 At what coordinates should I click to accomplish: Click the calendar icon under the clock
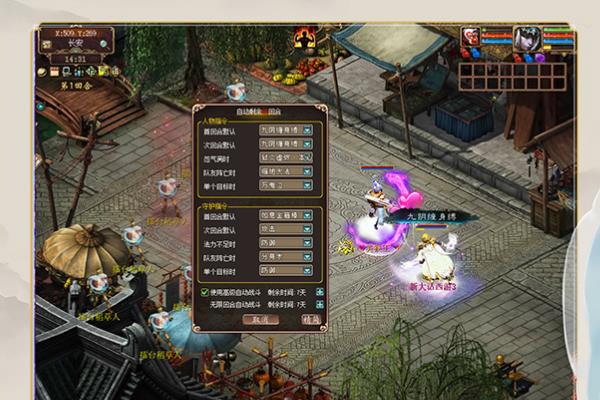click(x=55, y=72)
